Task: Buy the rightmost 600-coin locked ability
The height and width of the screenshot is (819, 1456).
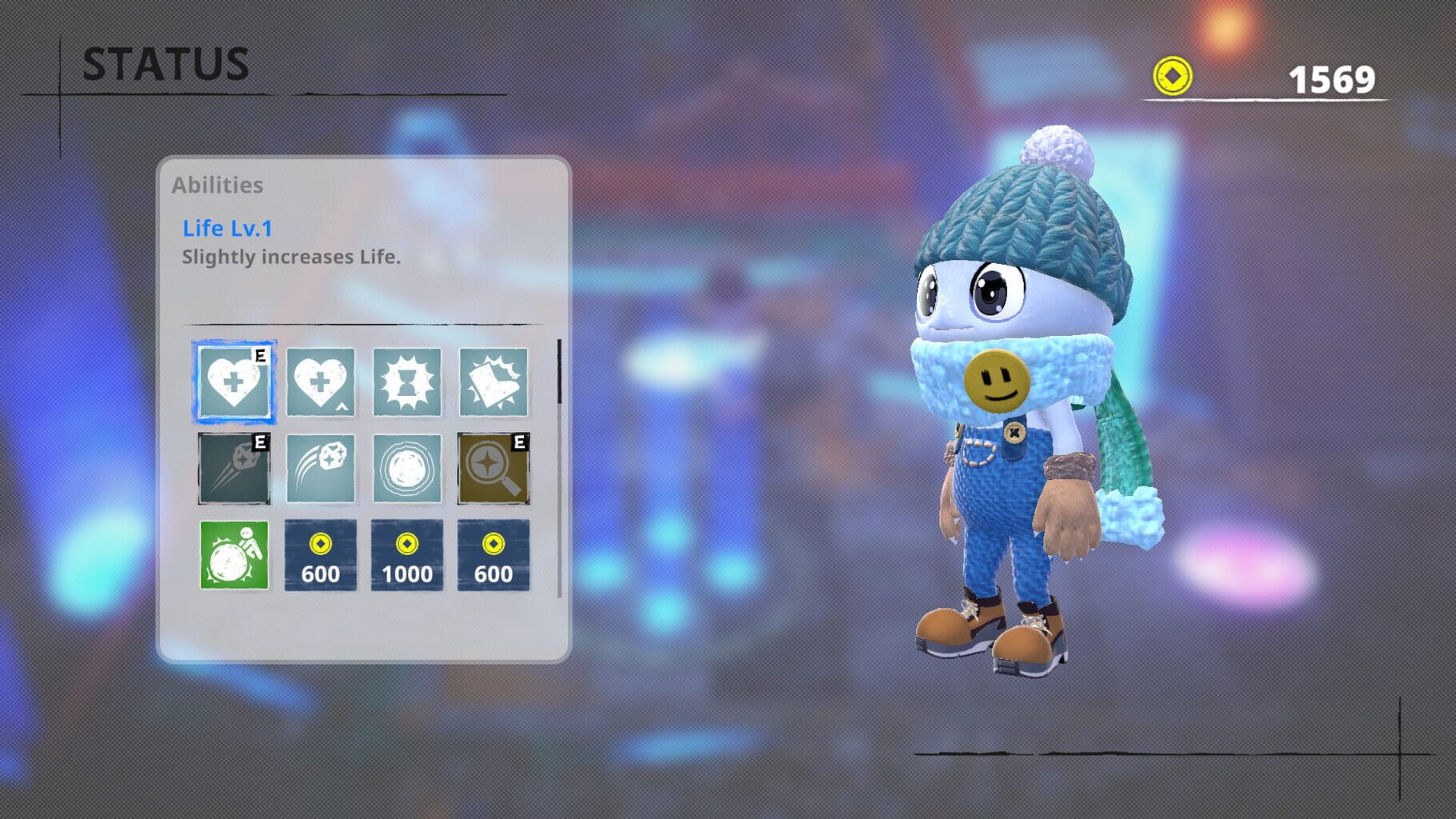Action: click(x=492, y=553)
